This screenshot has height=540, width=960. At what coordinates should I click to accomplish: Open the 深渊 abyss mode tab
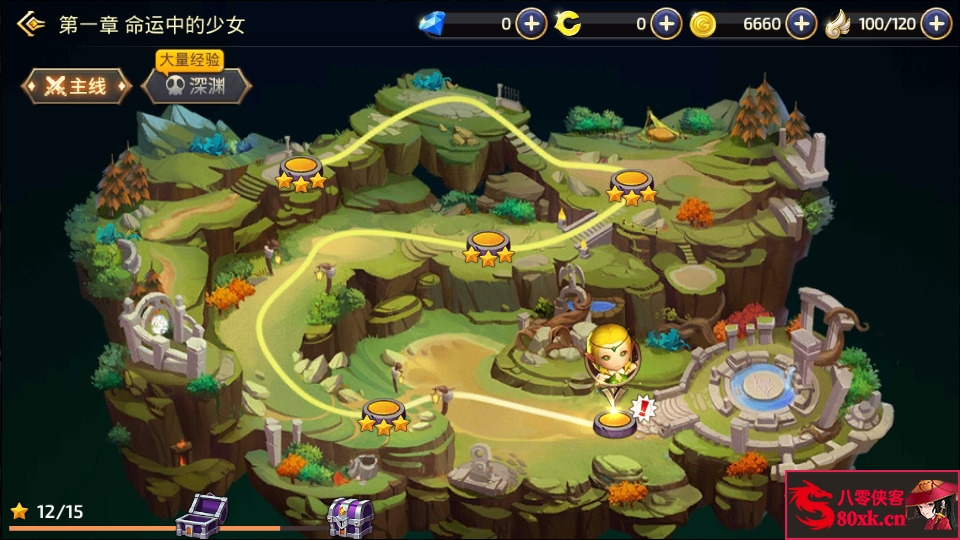click(x=194, y=87)
